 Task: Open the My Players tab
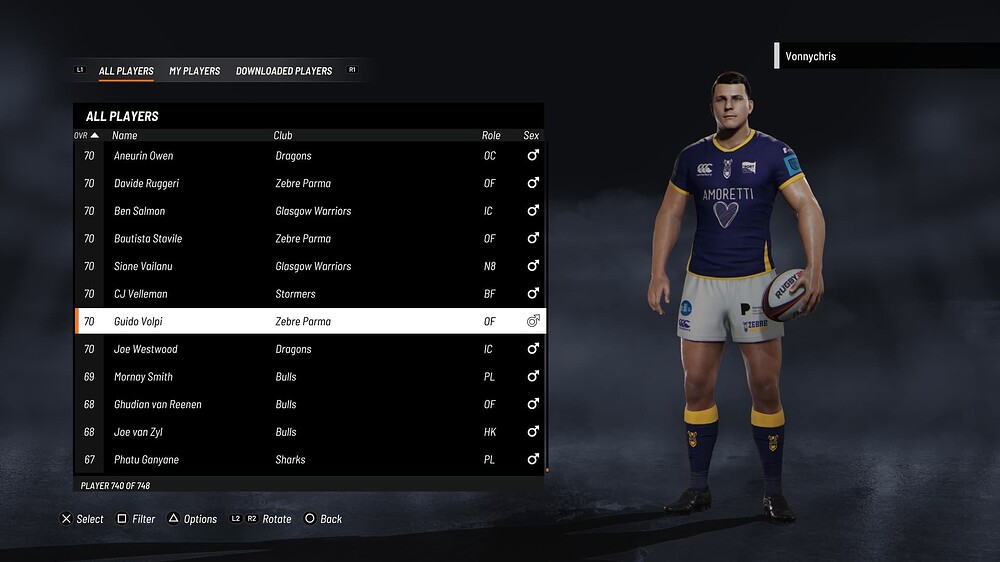pyautogui.click(x=194, y=71)
